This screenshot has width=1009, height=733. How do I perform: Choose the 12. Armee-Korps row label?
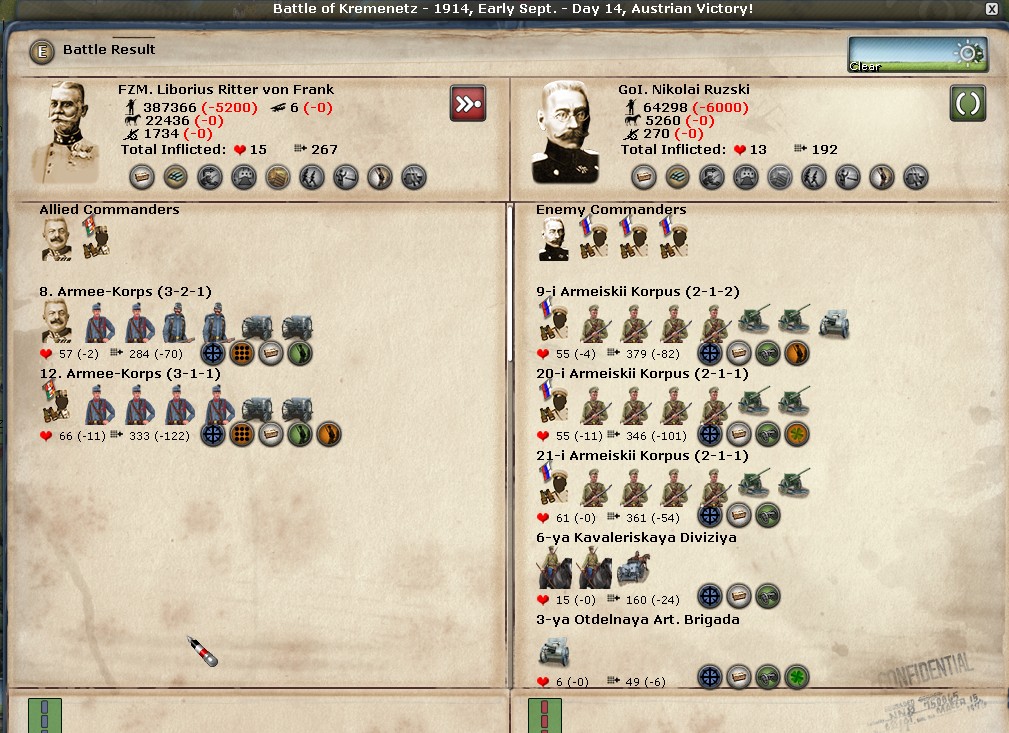(125, 374)
